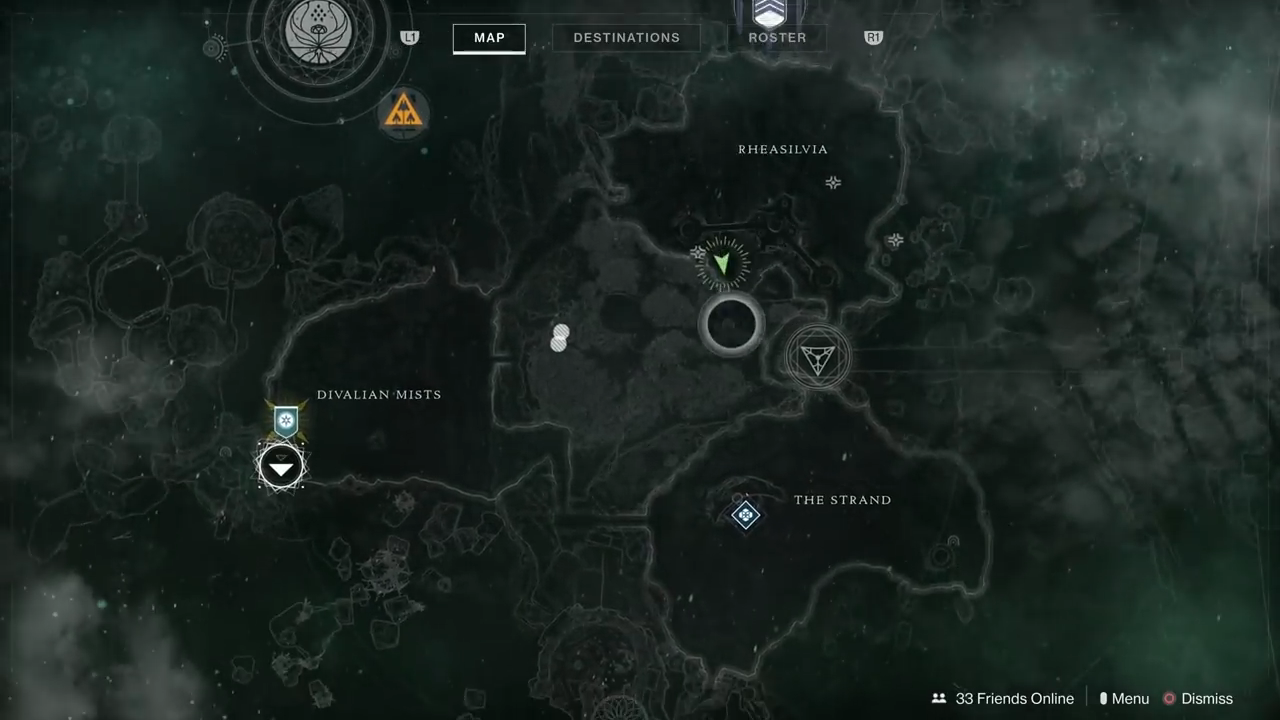Switch to the Map tab
The image size is (1280, 720).
(489, 38)
